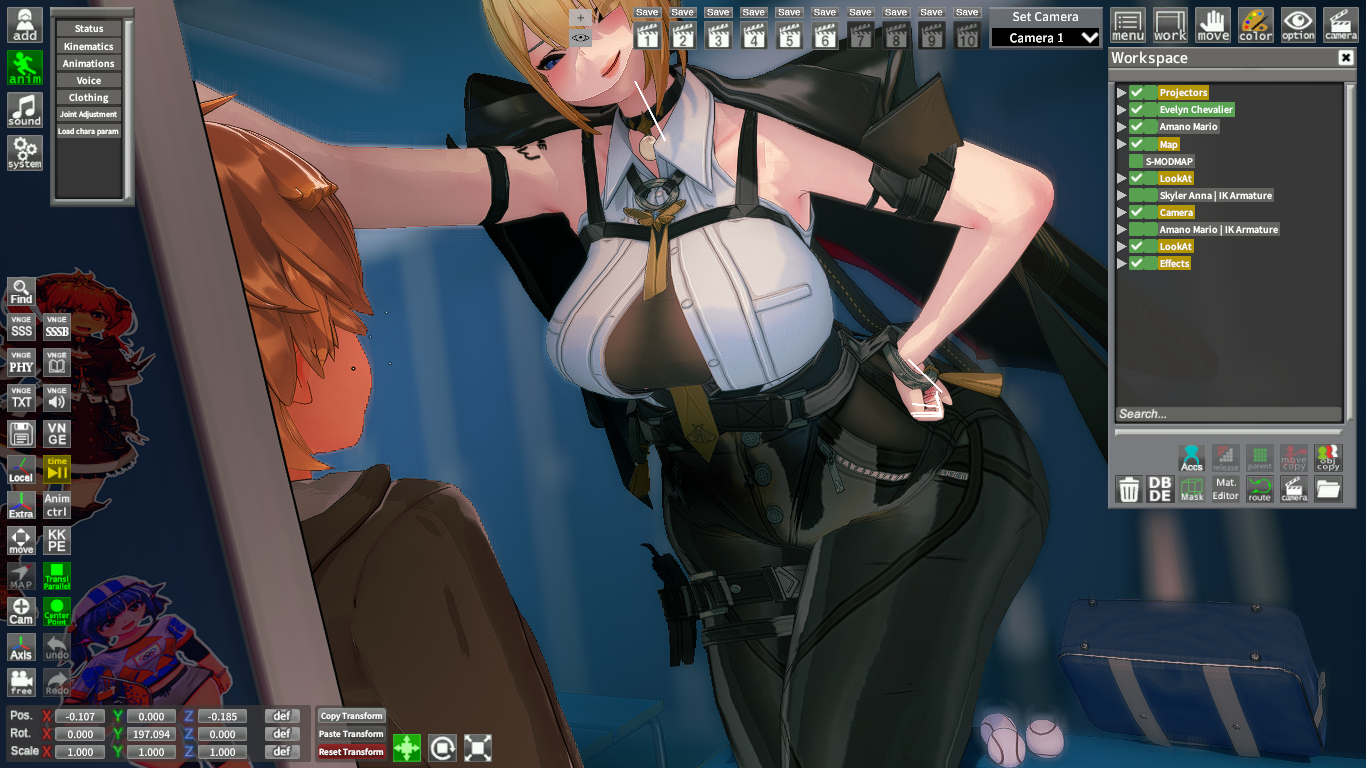Toggle the Map item's visibility checkbox
Screen dimensions: 1366x768
pyautogui.click(x=1137, y=144)
